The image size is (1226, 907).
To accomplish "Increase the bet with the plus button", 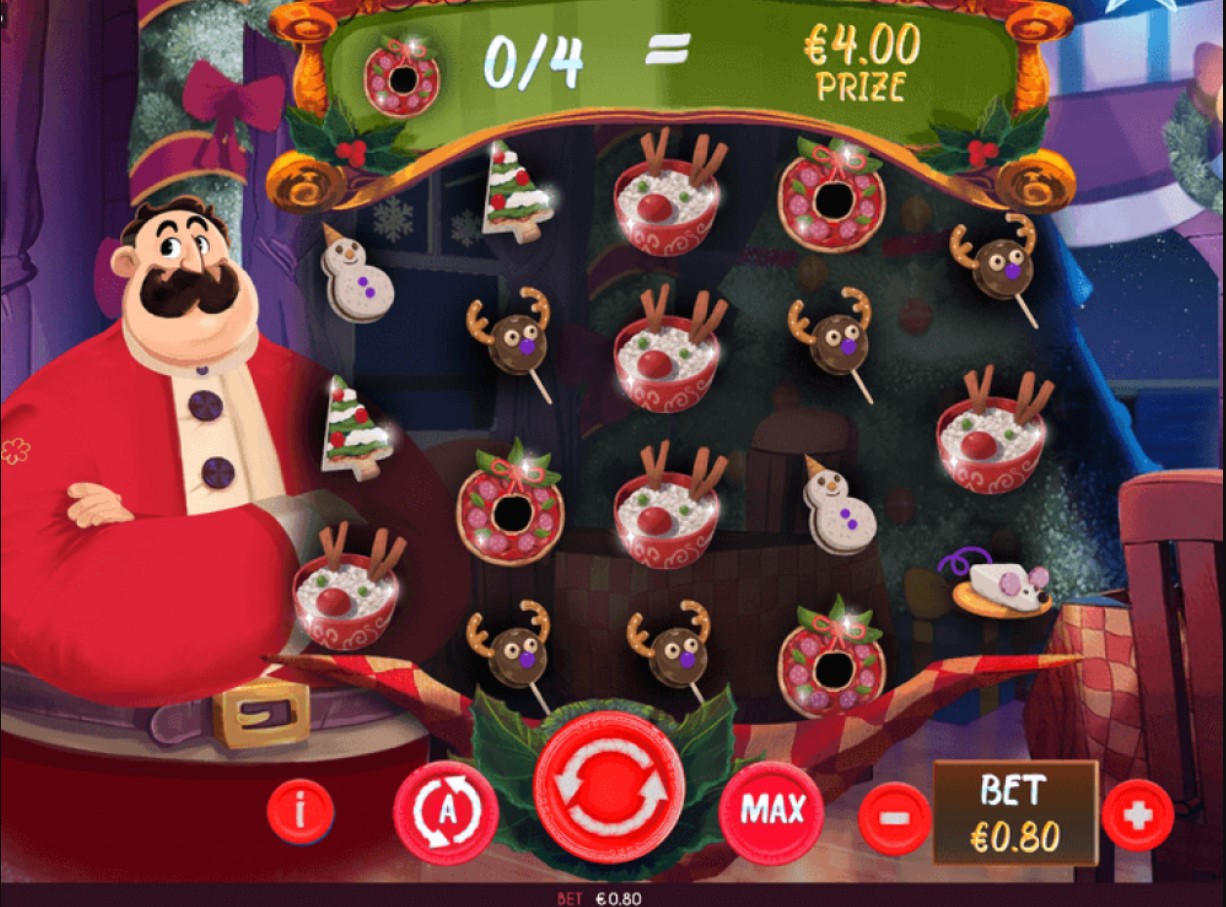I will click(x=1137, y=815).
